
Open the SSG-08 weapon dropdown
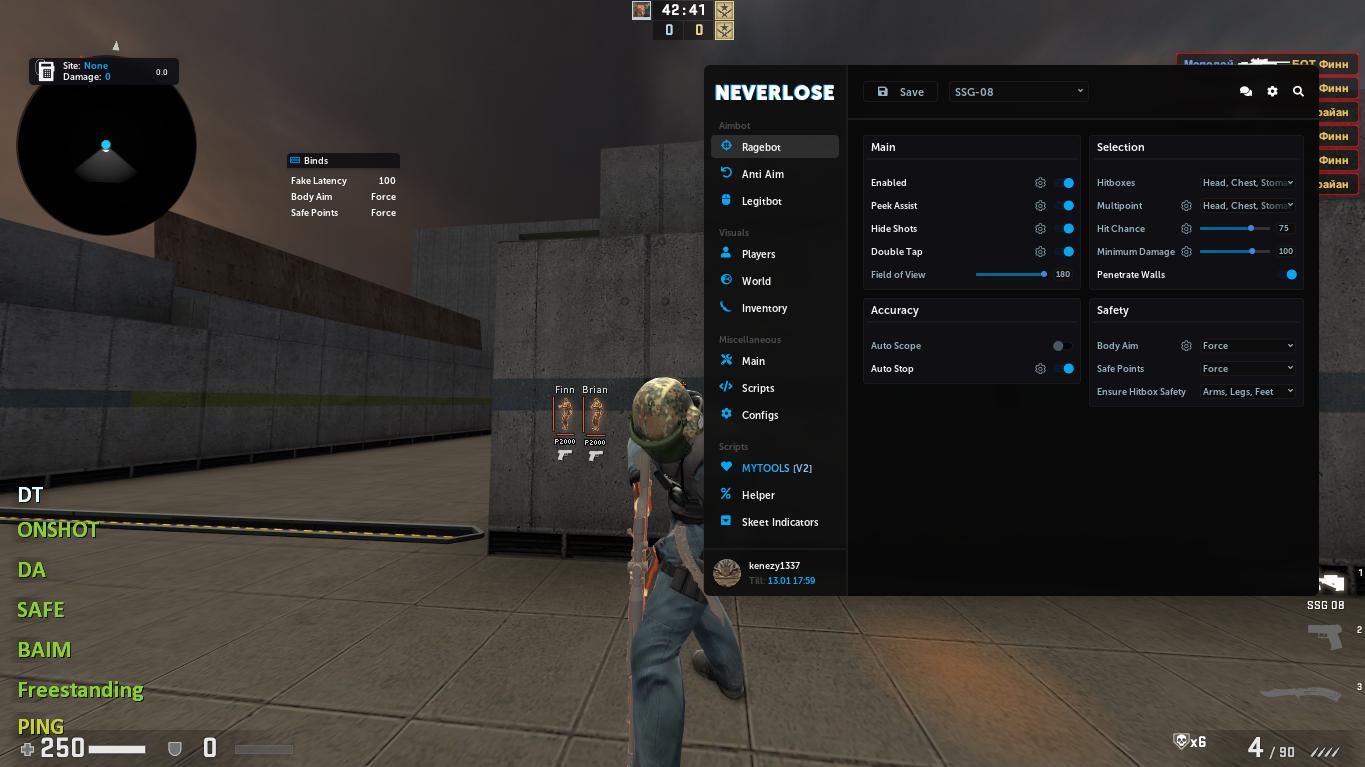pos(1018,91)
